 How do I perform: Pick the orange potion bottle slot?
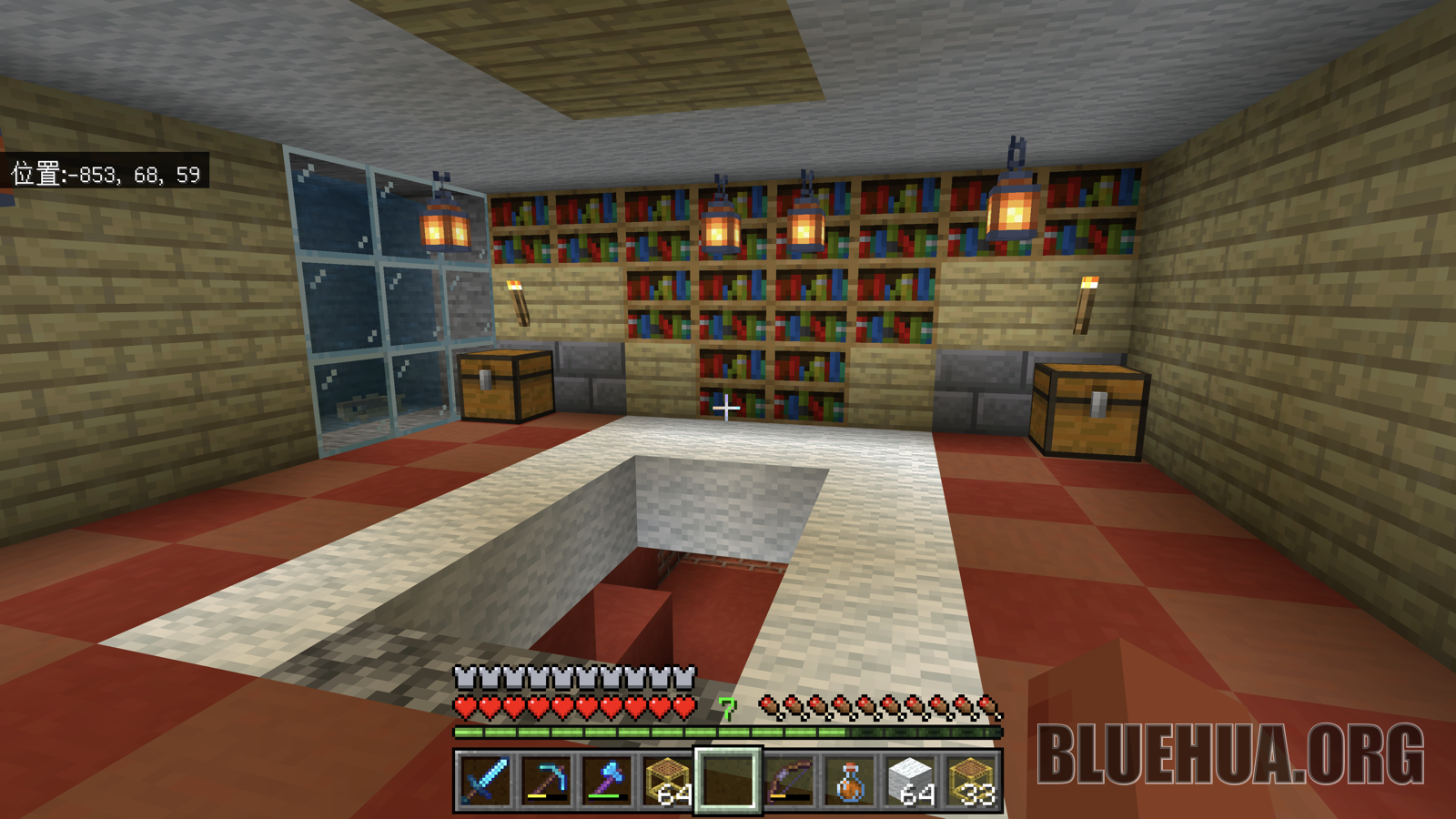tap(850, 781)
